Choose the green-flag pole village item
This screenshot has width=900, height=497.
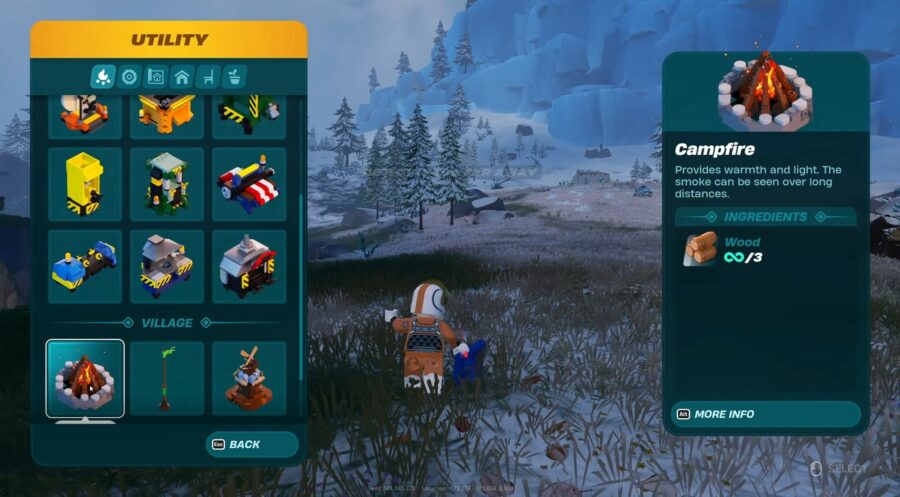(167, 378)
